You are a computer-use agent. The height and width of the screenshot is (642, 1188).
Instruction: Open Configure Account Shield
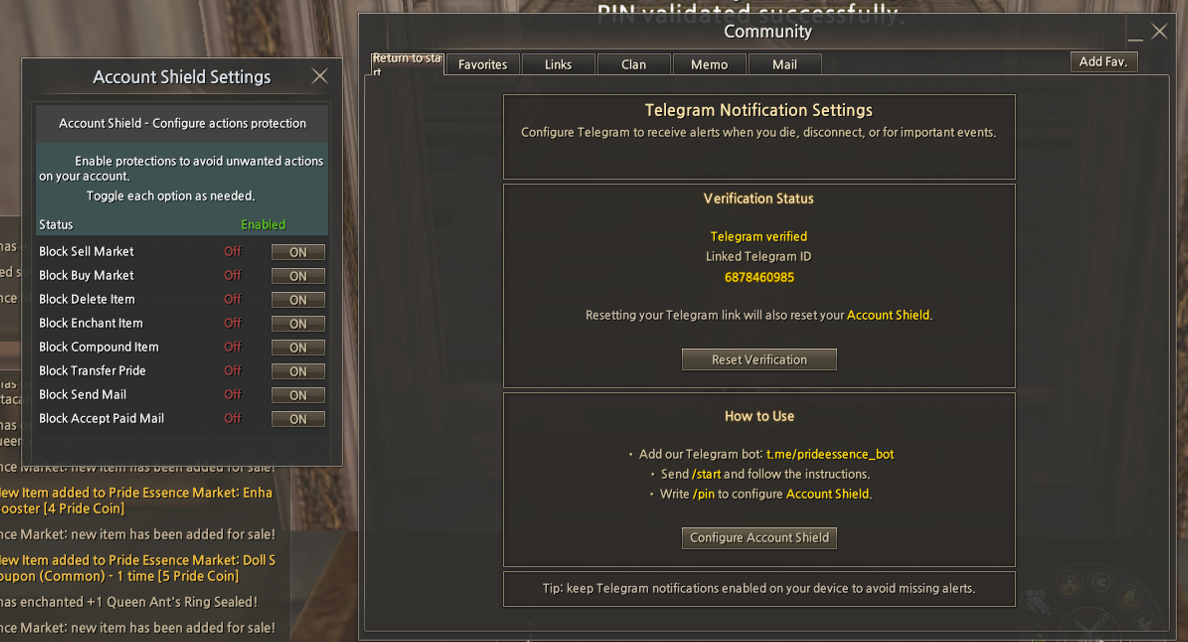tap(759, 538)
